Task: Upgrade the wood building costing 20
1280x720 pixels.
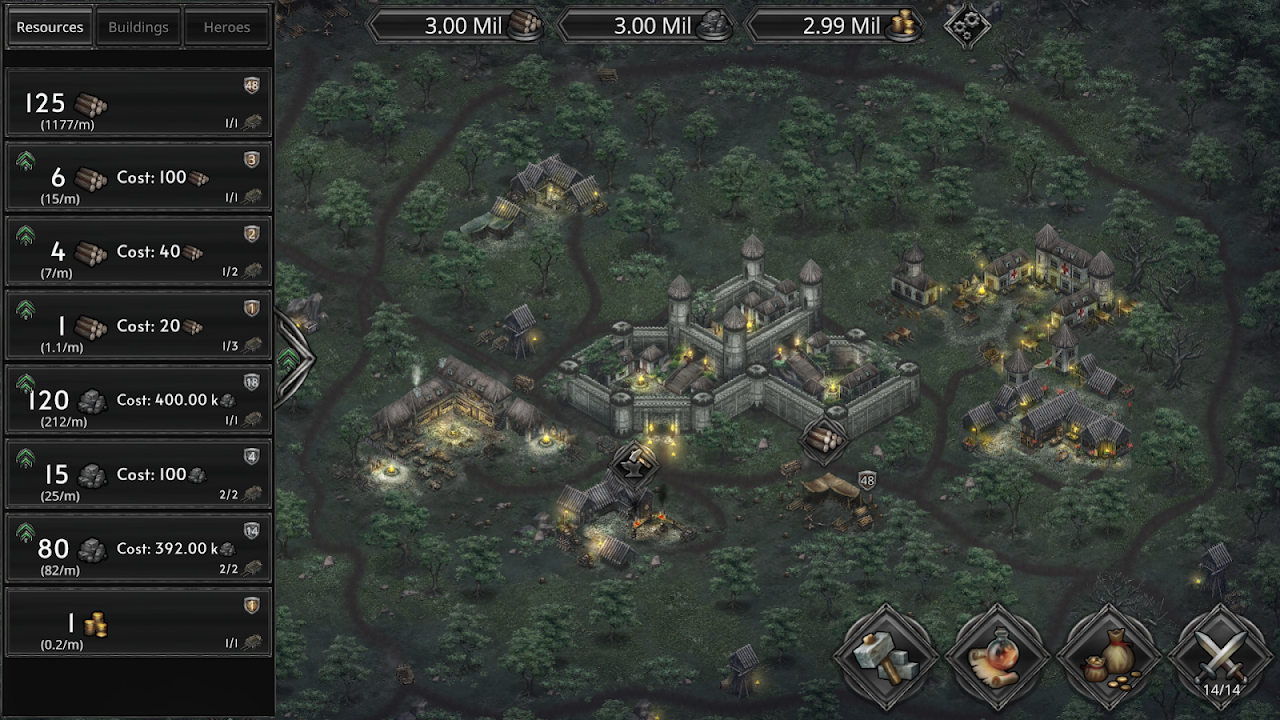Action: [x=26, y=312]
